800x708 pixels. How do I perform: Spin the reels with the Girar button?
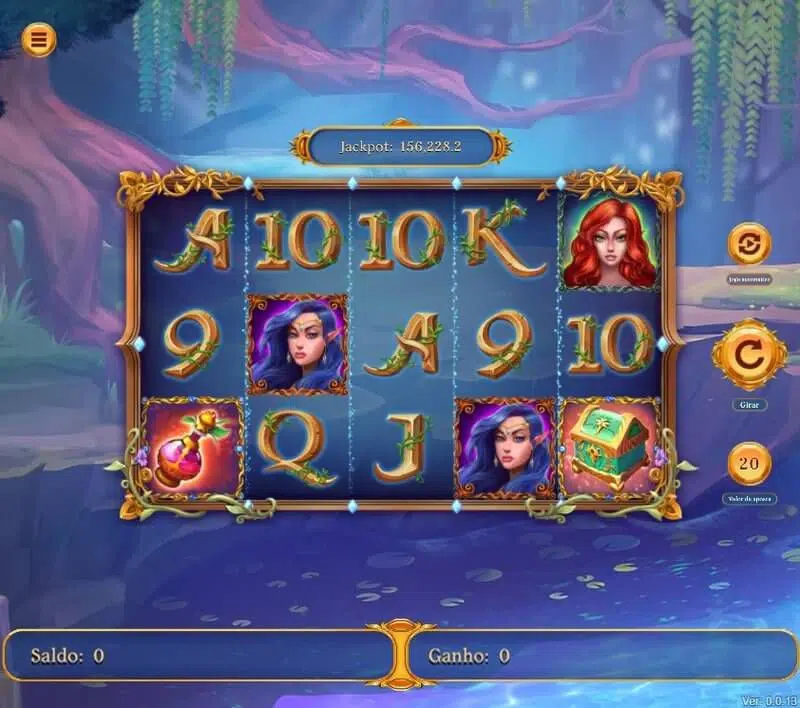coord(749,355)
